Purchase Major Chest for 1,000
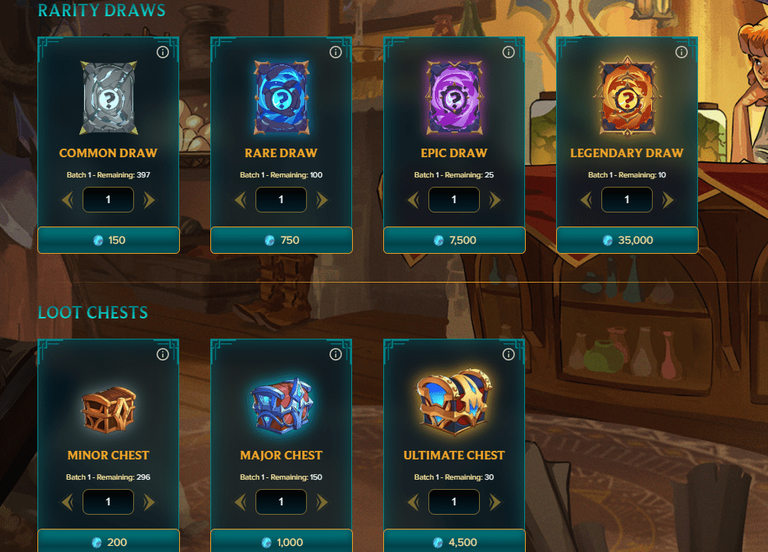The width and height of the screenshot is (768, 552). click(281, 542)
